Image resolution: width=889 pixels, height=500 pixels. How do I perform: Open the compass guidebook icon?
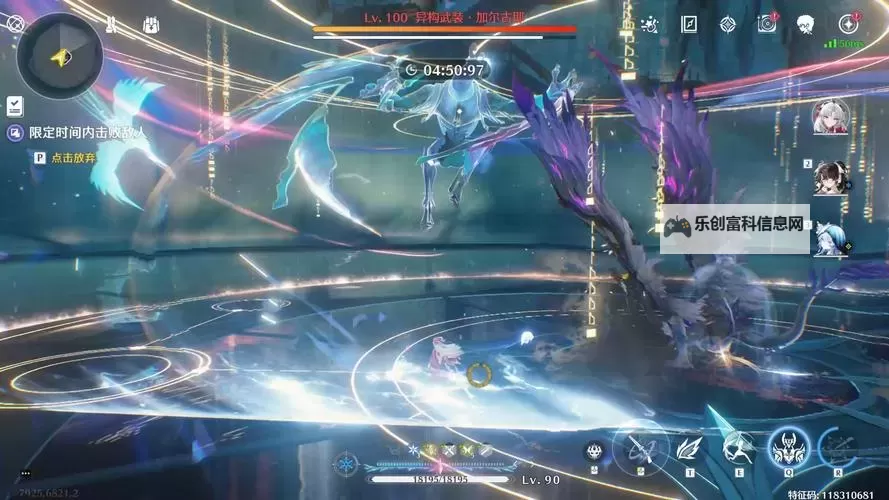click(x=689, y=24)
